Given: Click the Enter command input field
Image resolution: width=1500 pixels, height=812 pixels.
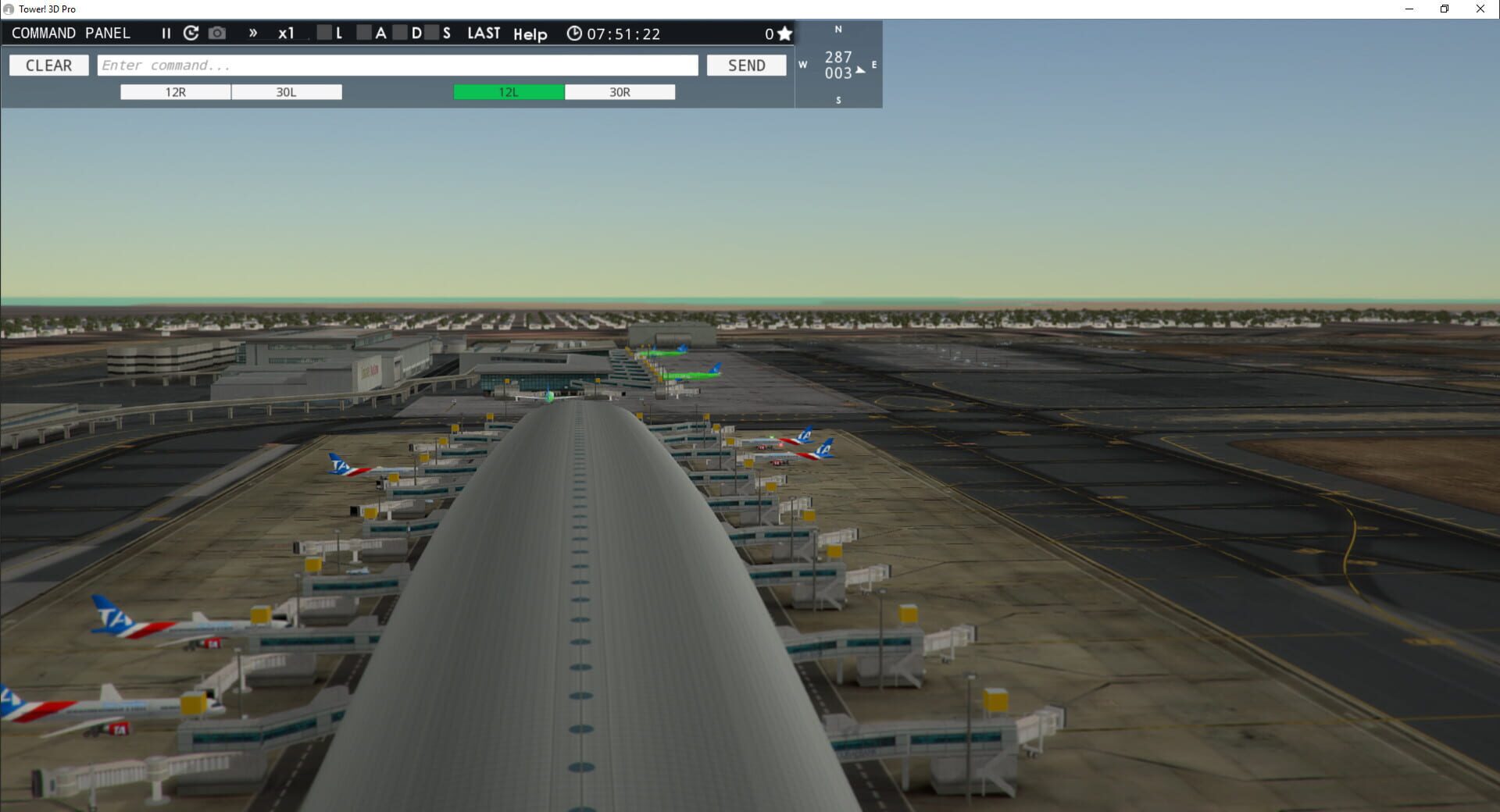Looking at the screenshot, I should click(398, 65).
